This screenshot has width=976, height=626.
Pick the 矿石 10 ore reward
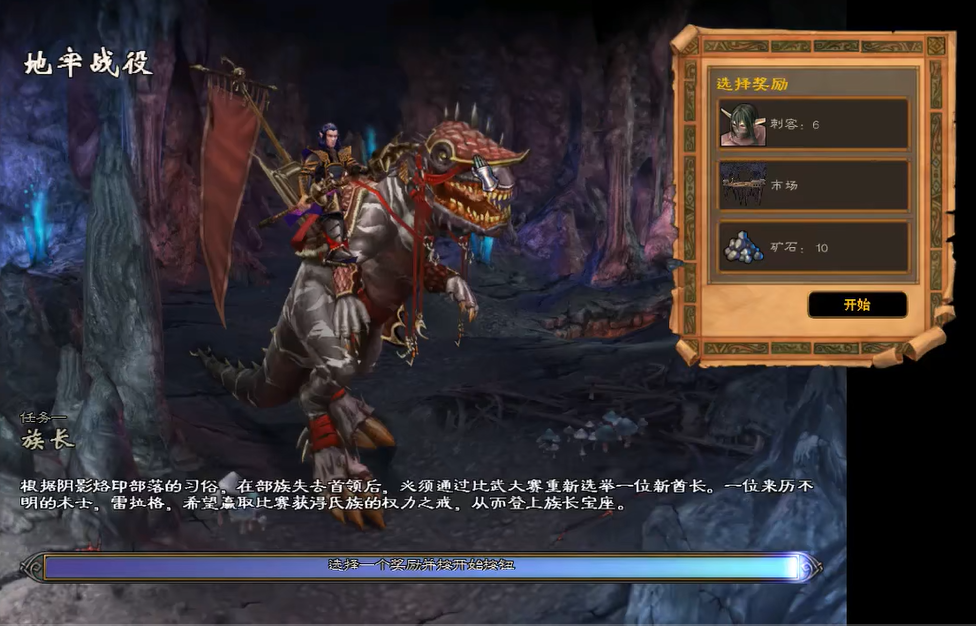(x=812, y=246)
